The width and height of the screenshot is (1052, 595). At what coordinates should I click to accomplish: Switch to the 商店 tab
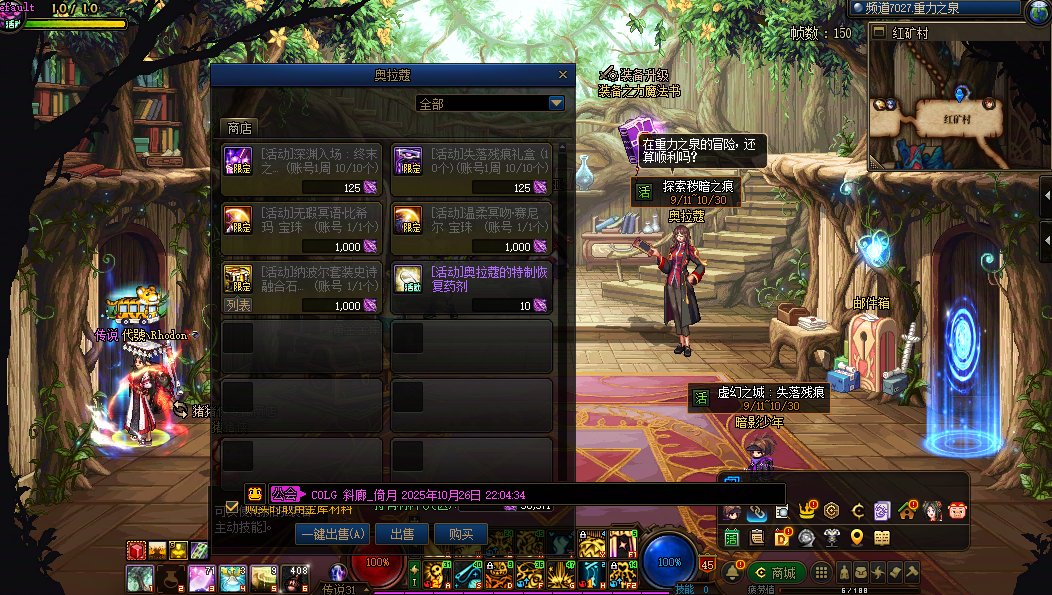point(240,128)
